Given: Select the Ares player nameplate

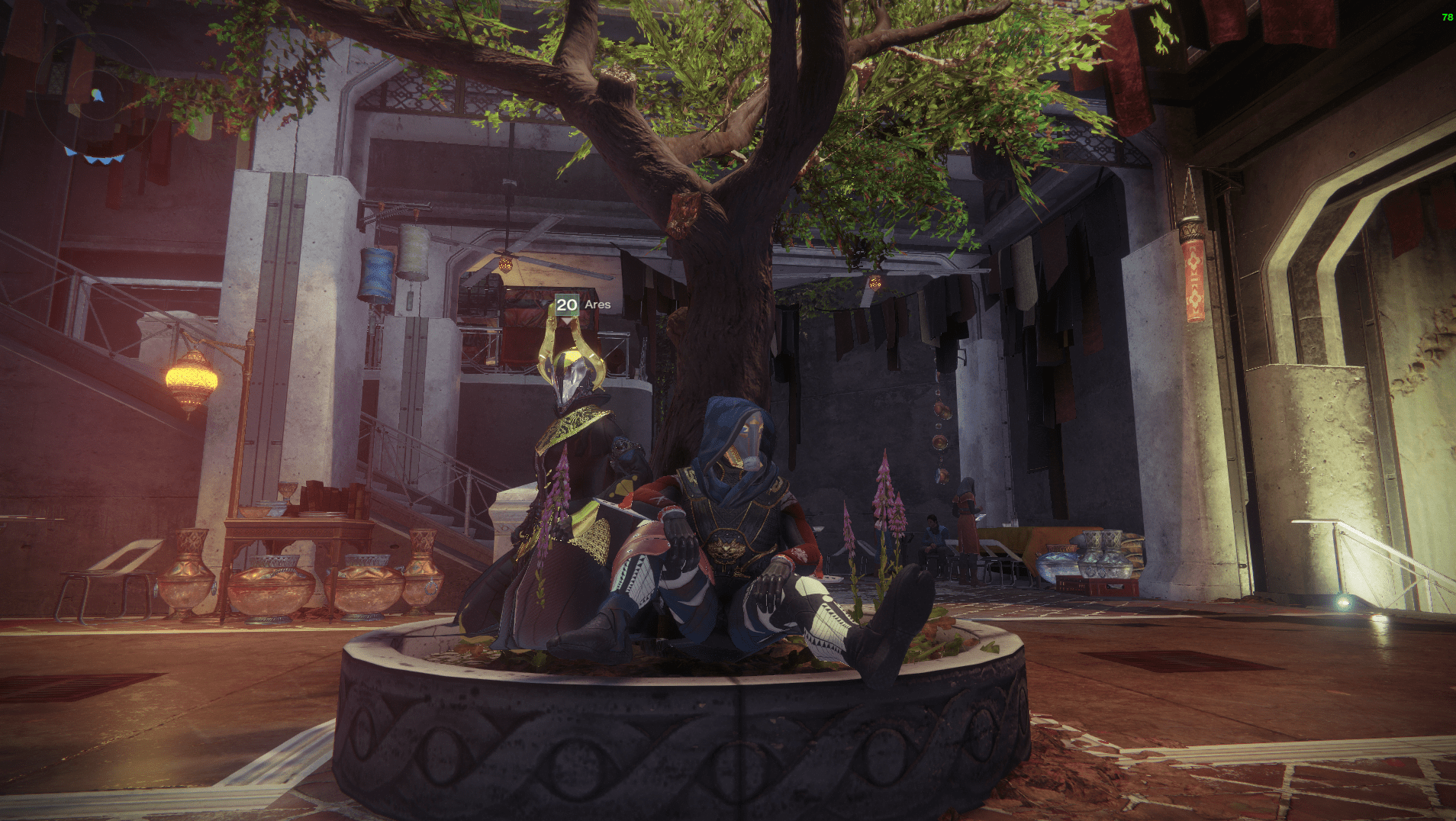Looking at the screenshot, I should pos(583,304).
